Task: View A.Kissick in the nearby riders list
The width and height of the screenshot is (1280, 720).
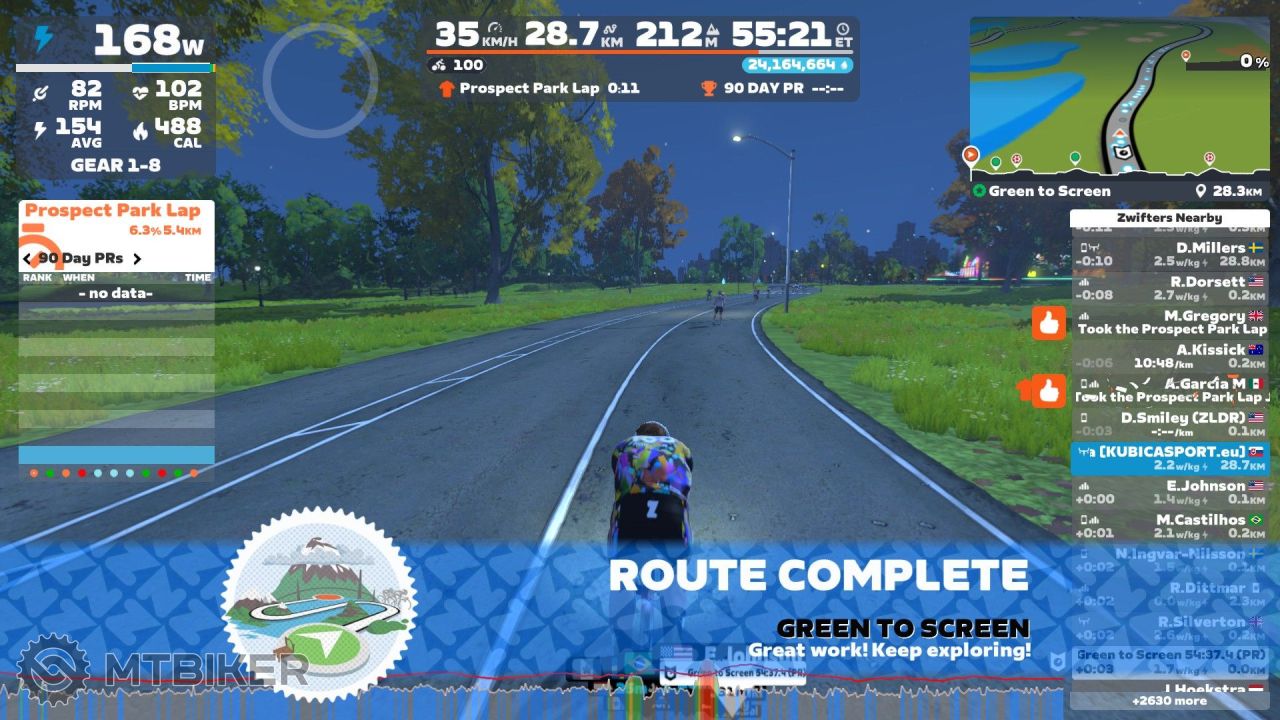Action: (1170, 356)
